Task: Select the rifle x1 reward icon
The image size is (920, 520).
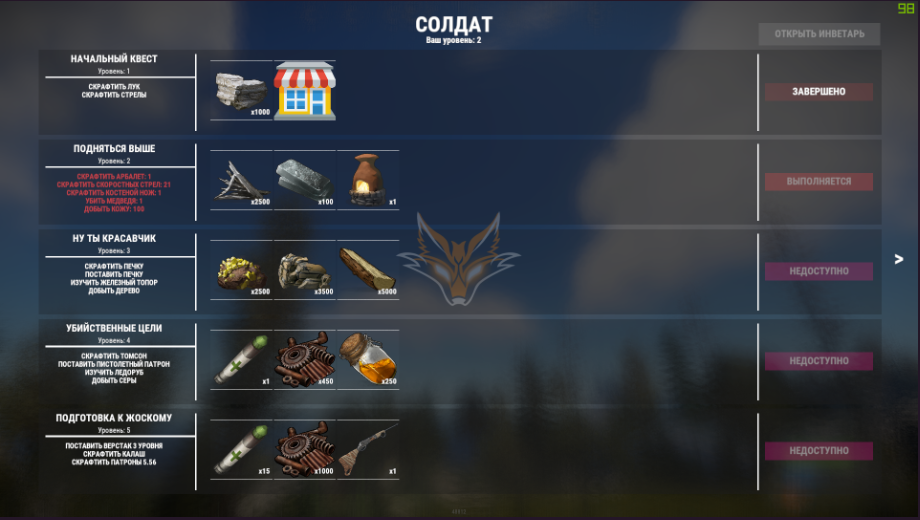Action: [x=367, y=450]
